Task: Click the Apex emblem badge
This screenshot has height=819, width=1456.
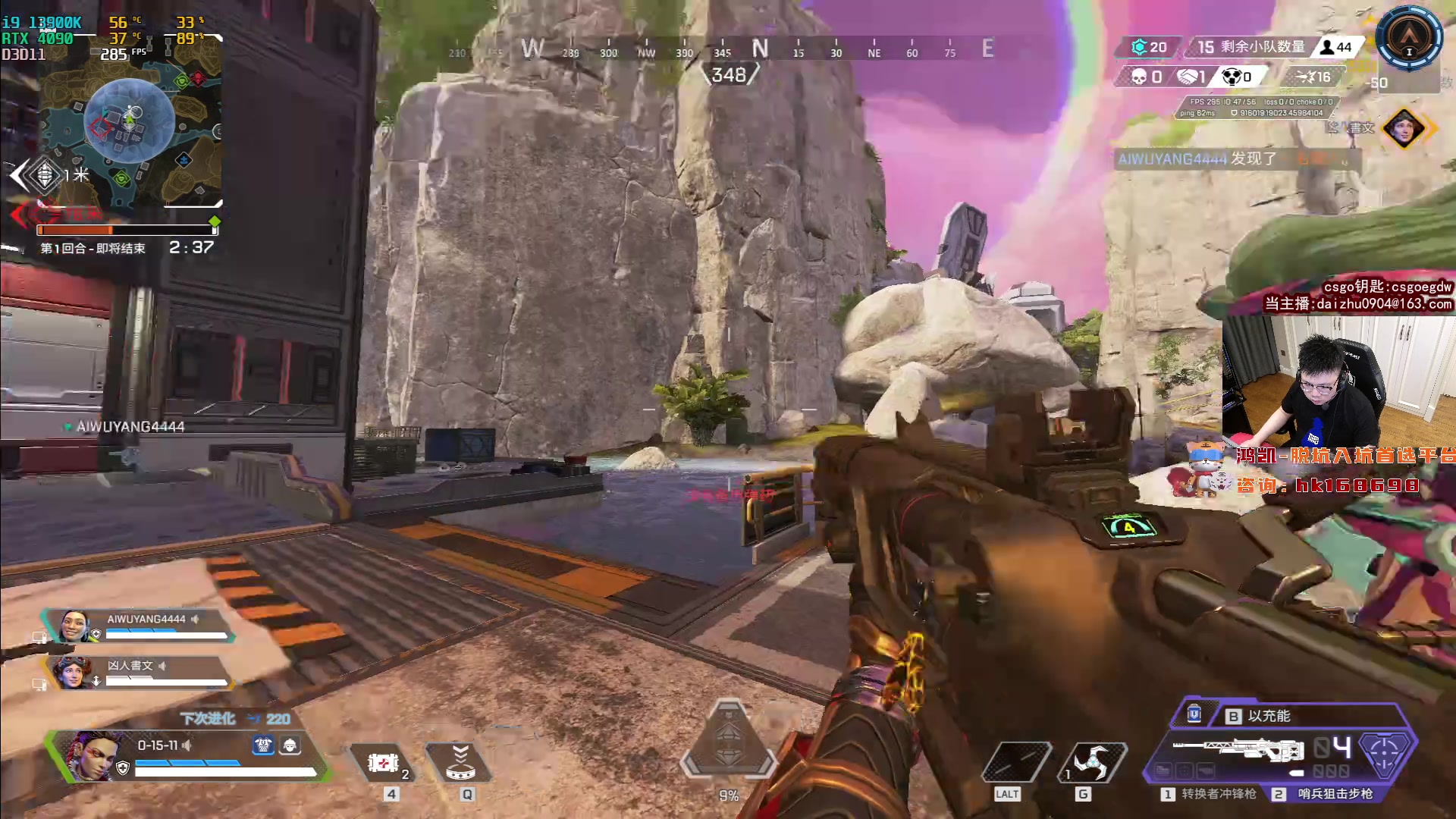Action: [1410, 38]
